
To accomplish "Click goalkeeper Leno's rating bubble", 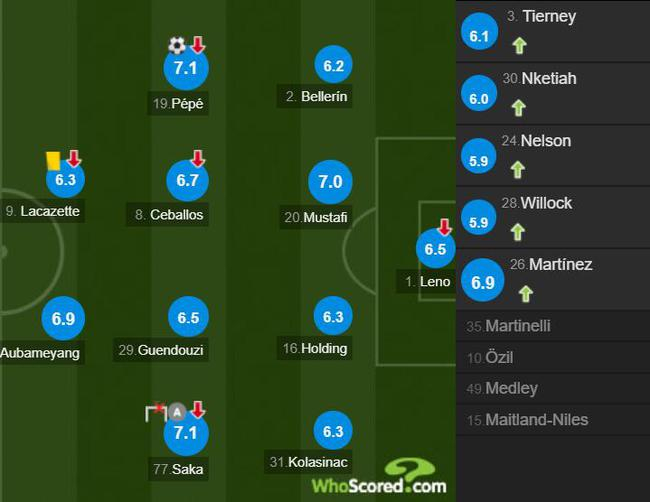I will click(x=435, y=250).
